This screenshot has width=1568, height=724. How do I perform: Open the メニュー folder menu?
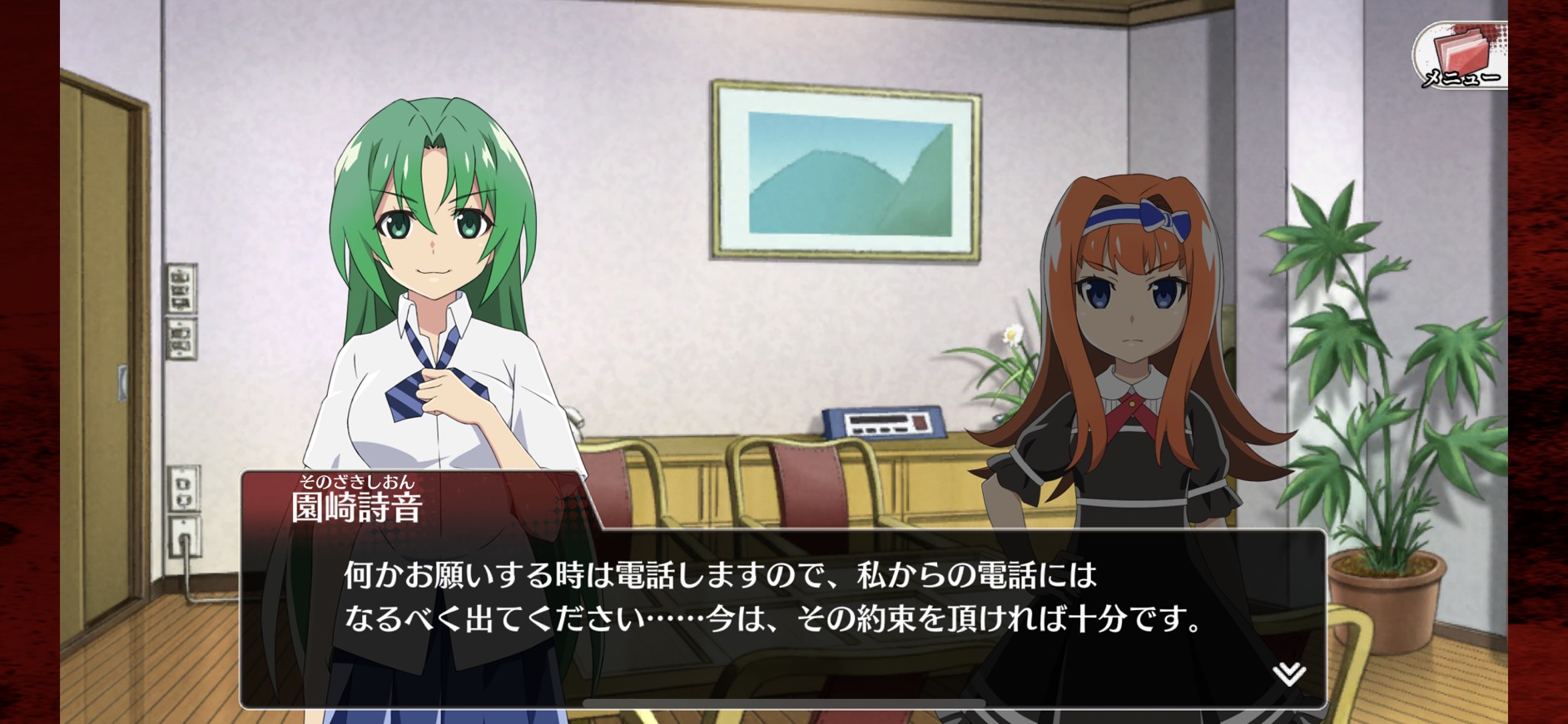(x=1461, y=55)
